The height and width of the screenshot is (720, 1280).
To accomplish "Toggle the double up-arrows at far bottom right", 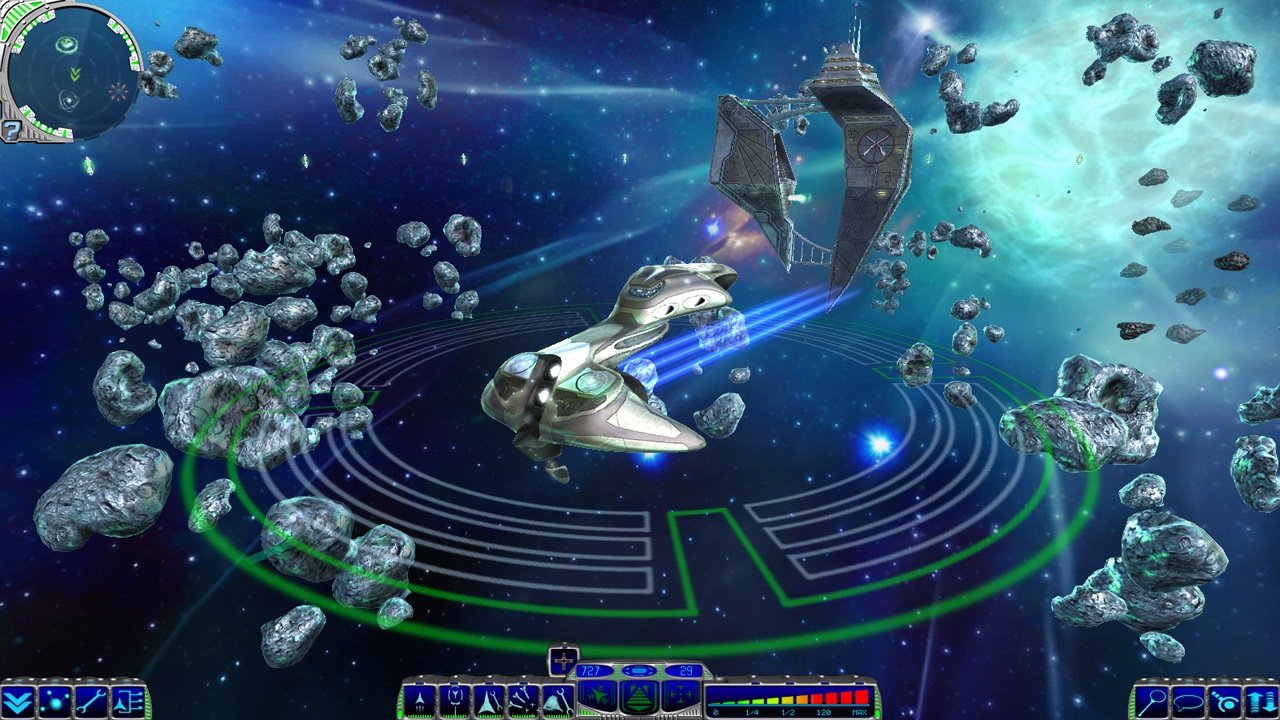I will tap(1262, 700).
